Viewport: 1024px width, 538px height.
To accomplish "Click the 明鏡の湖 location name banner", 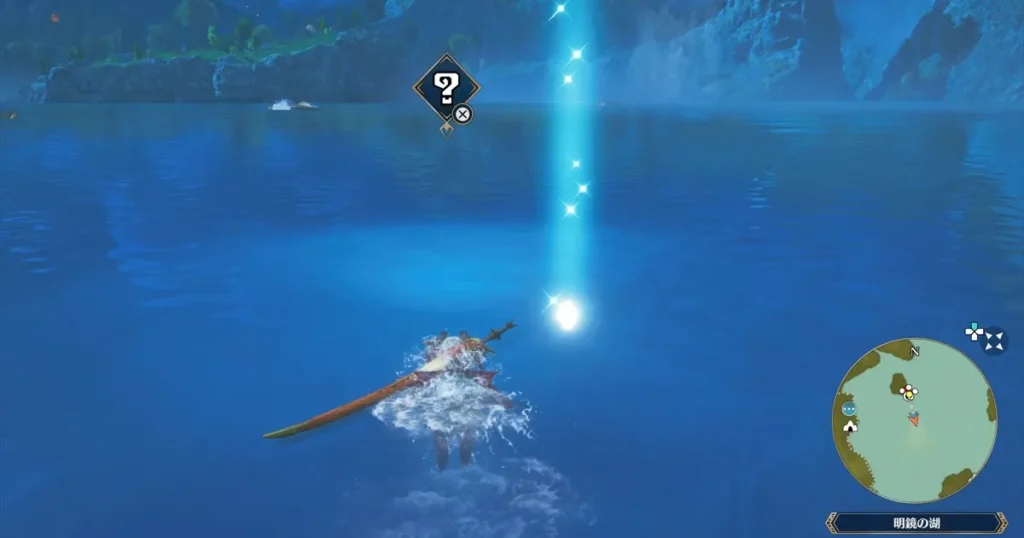I will [916, 523].
